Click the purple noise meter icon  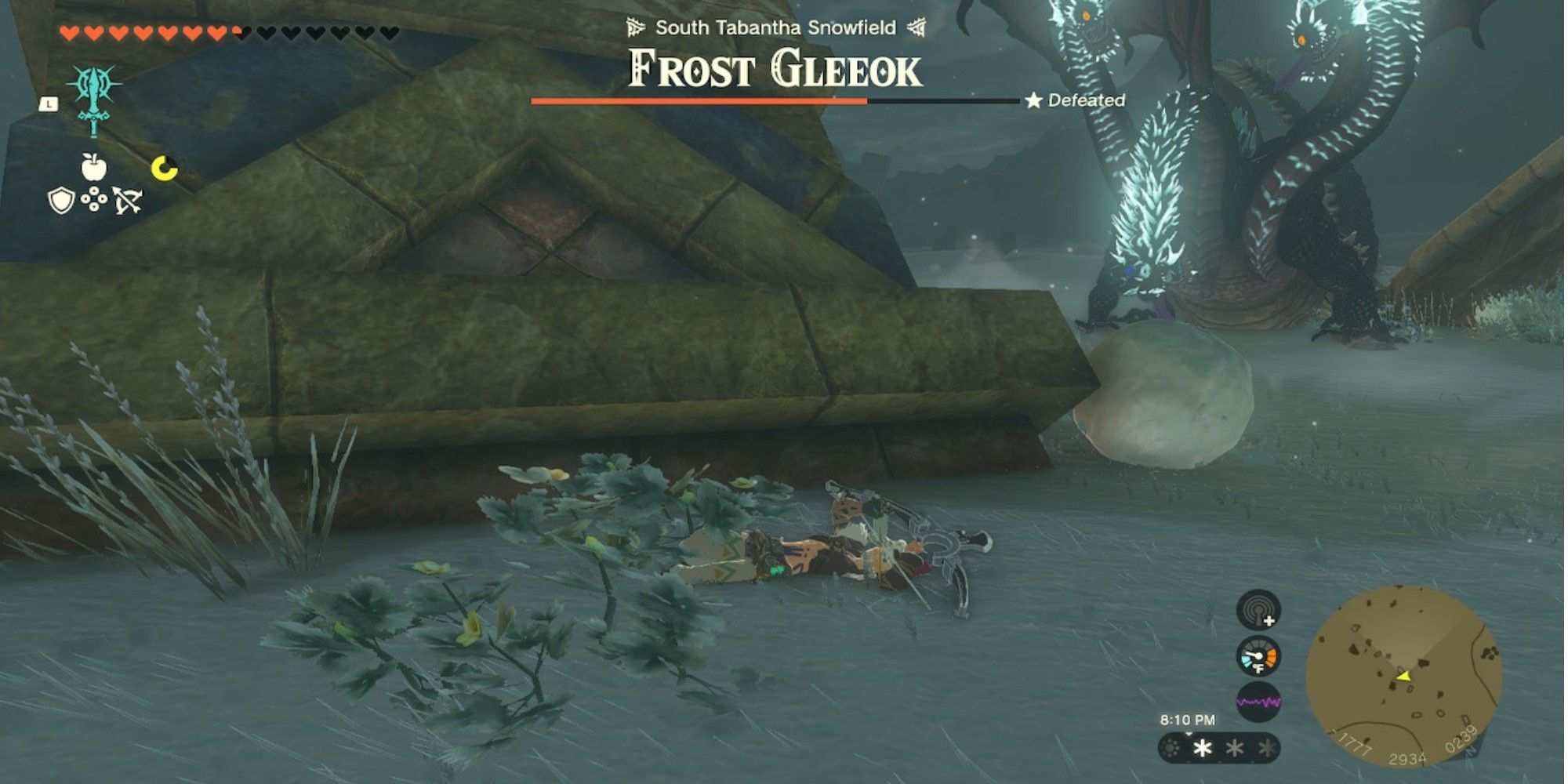point(1259,702)
